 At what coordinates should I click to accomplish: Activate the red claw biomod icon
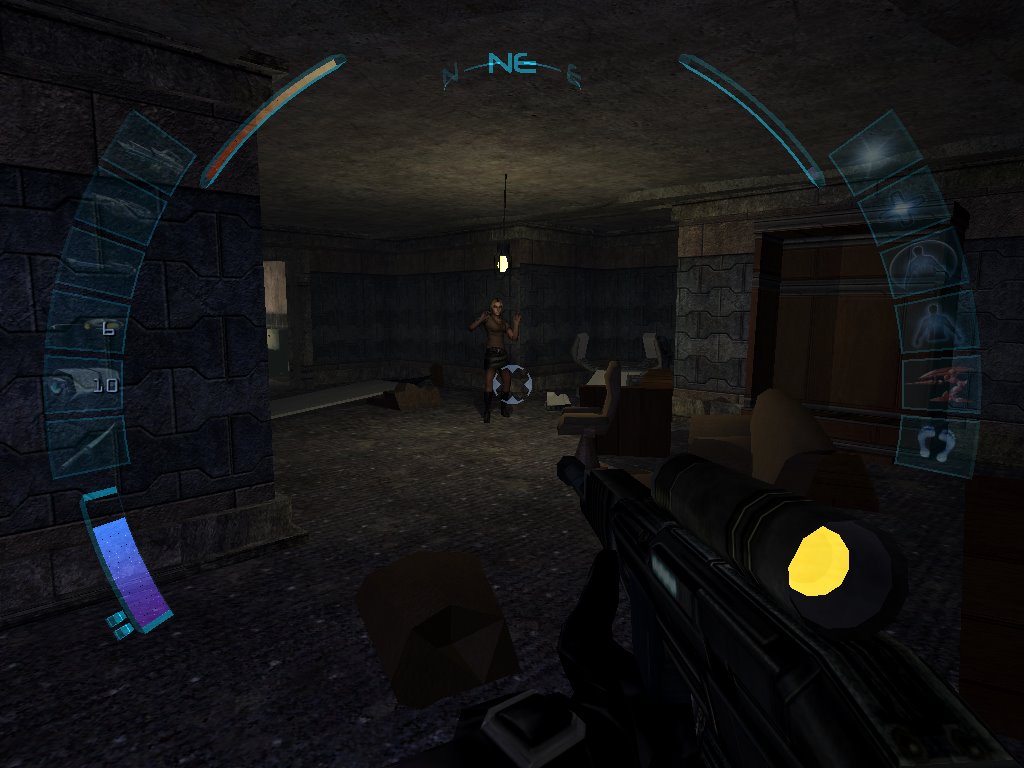[x=941, y=384]
